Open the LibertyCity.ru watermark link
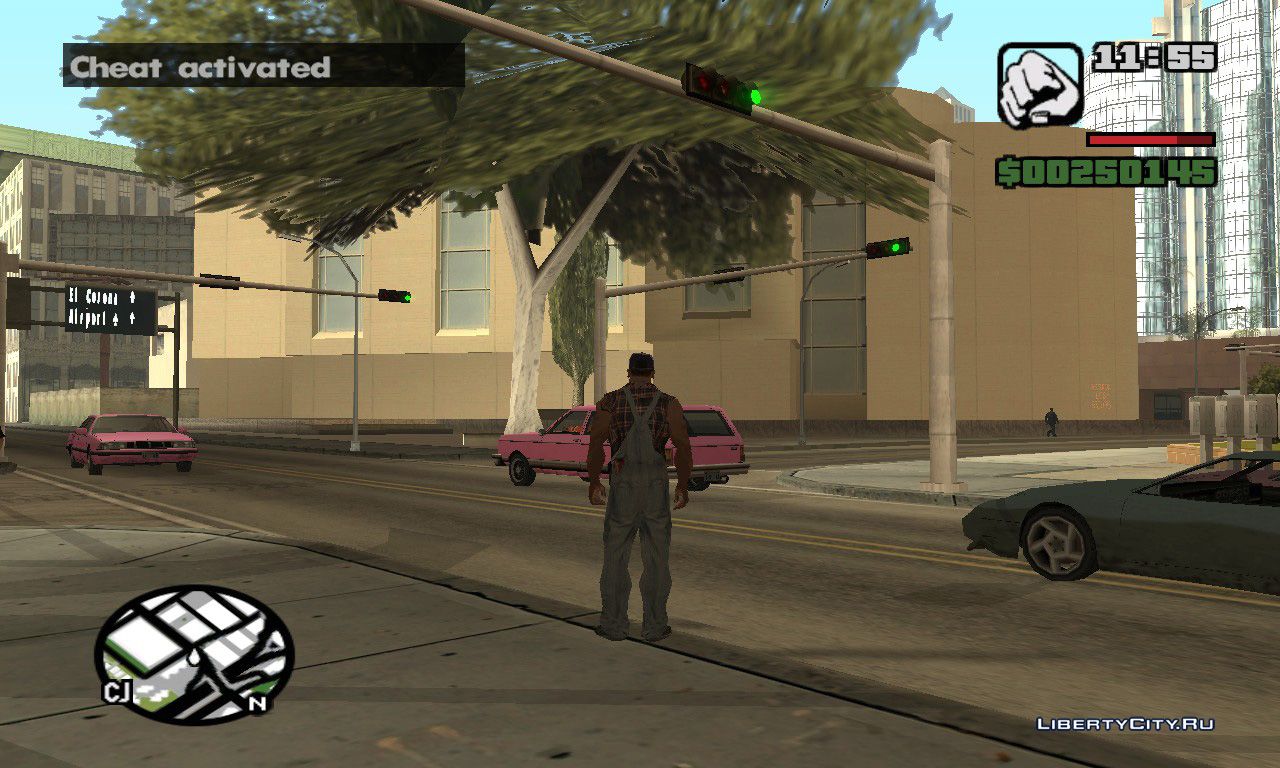The height and width of the screenshot is (768, 1280). pos(1125,724)
